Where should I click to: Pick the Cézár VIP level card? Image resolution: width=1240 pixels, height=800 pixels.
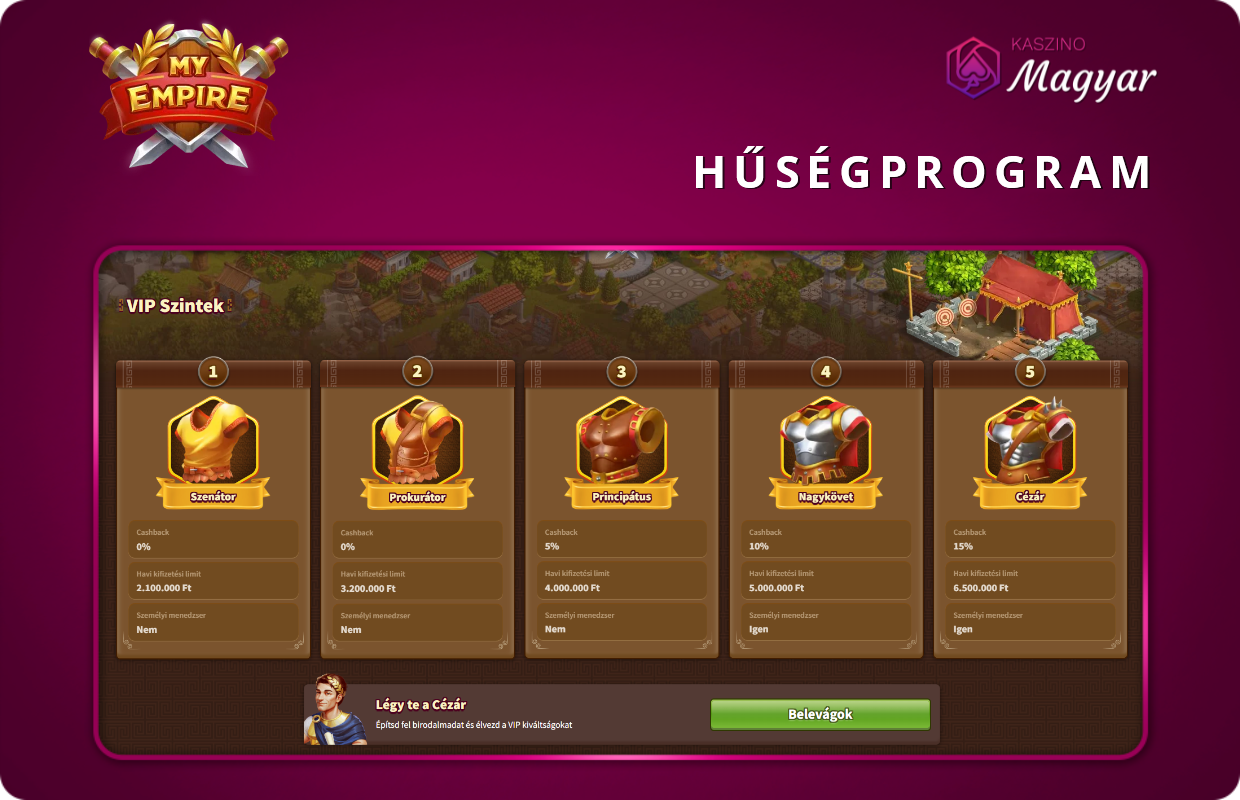(1029, 508)
